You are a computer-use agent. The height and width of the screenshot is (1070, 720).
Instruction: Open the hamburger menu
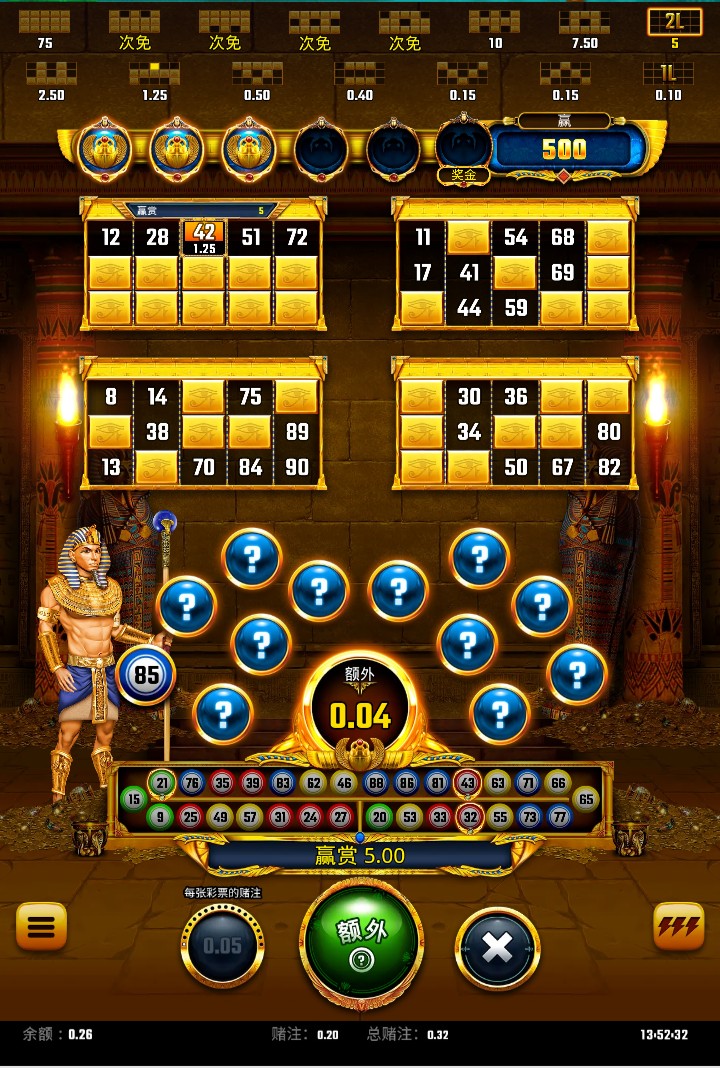click(41, 927)
